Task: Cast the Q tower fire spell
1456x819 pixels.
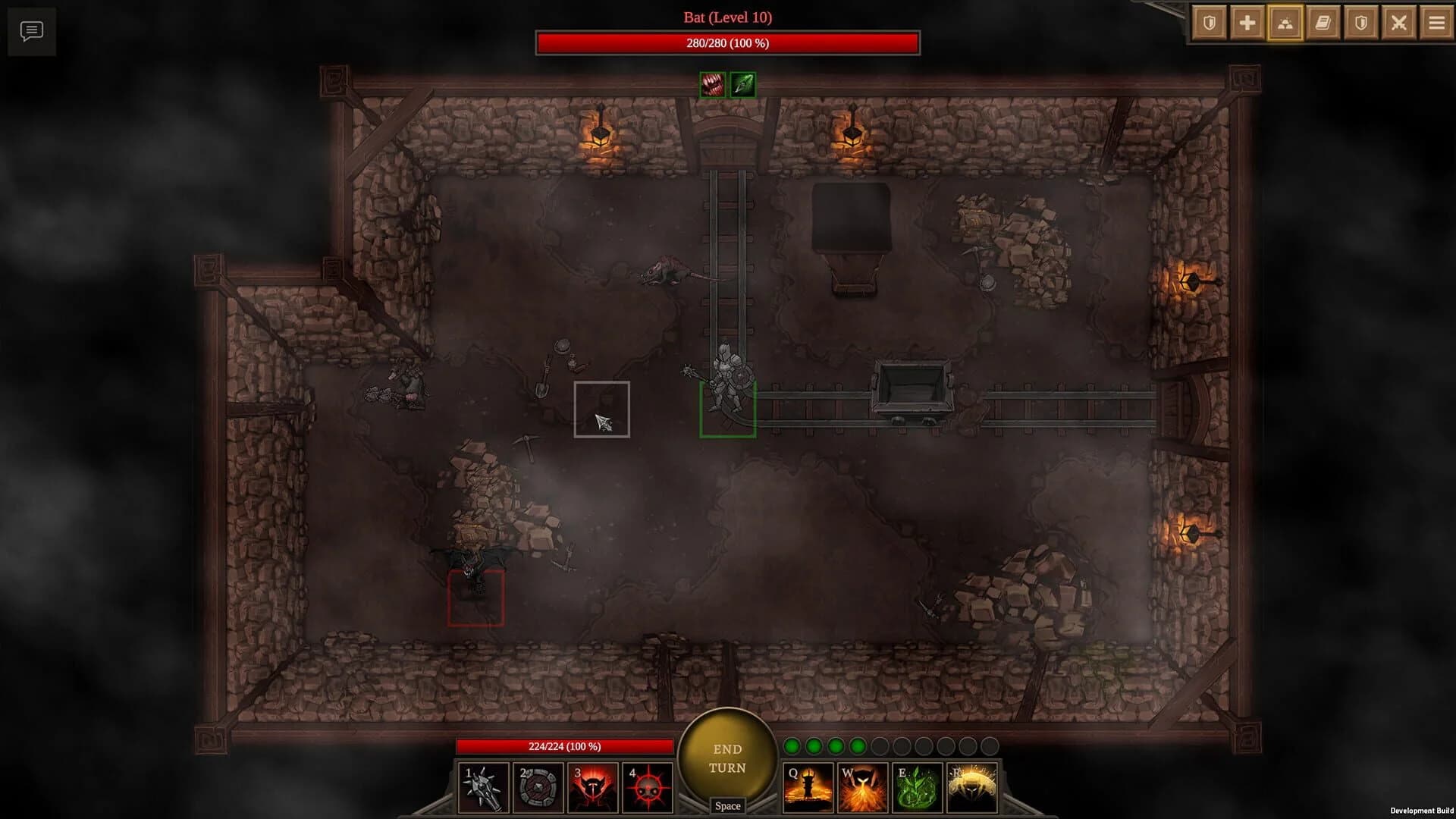Action: [x=809, y=787]
